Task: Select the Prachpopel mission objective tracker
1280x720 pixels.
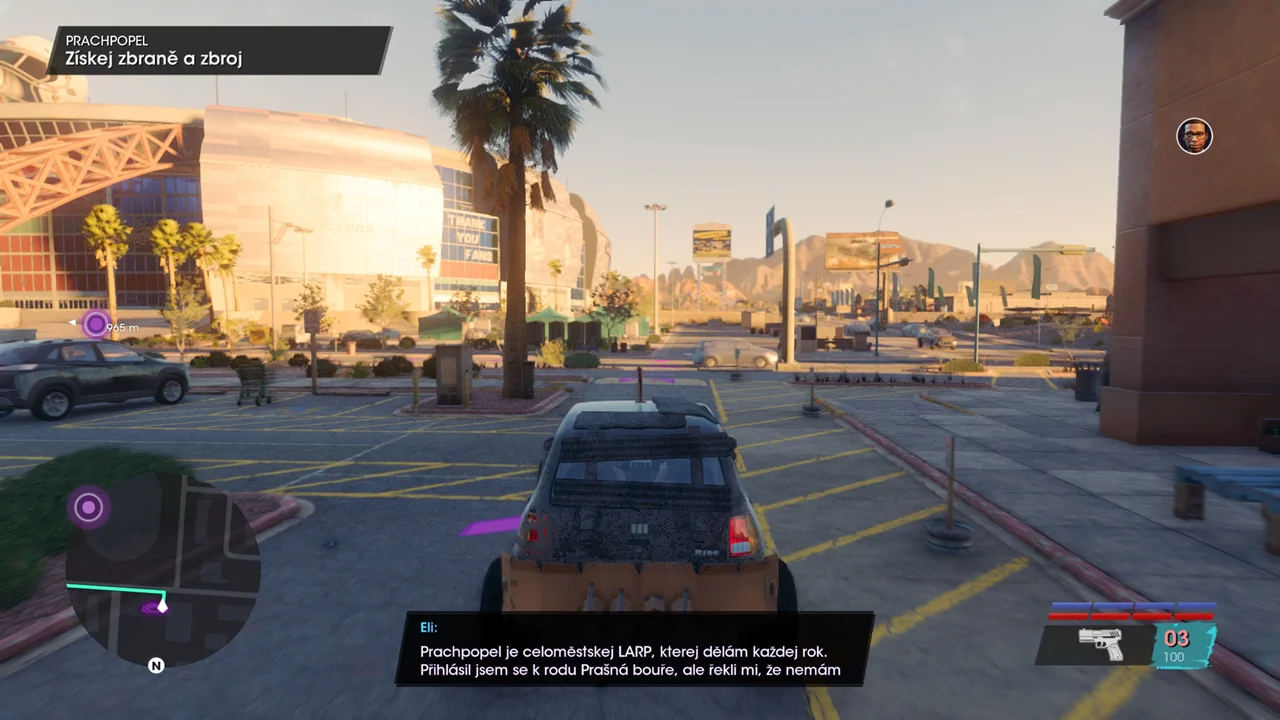Action: coord(220,50)
